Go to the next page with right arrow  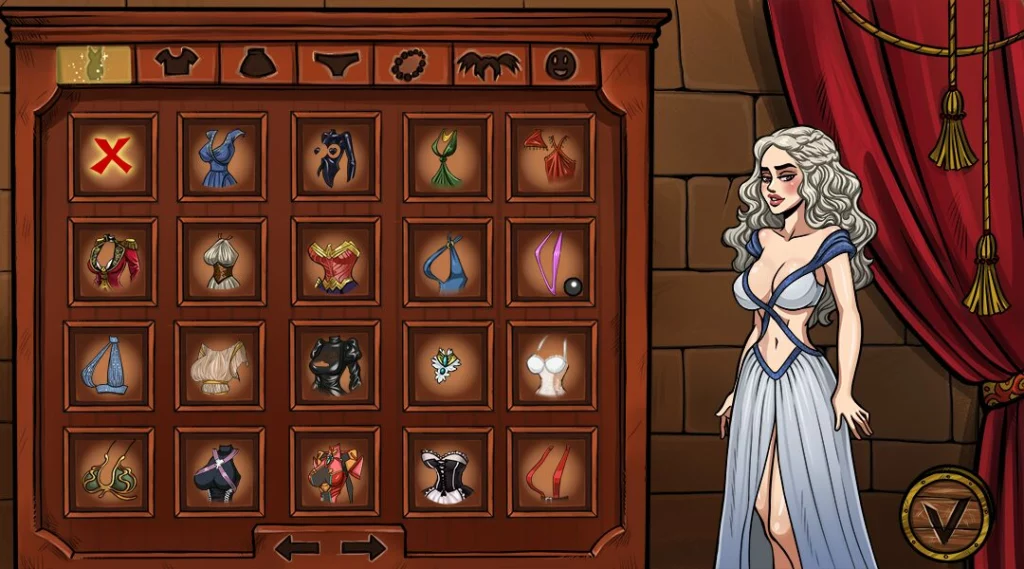tap(363, 547)
